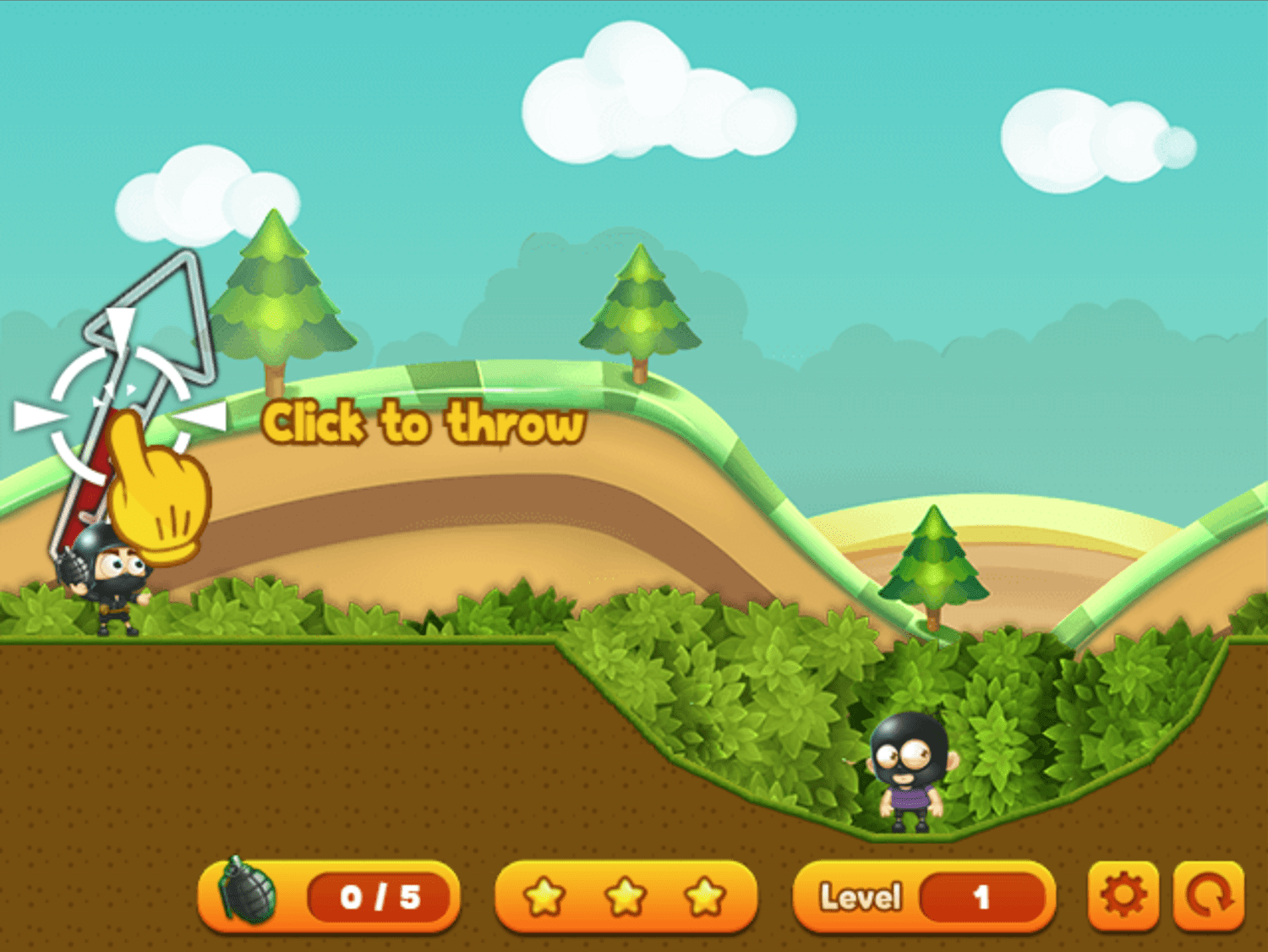This screenshot has height=952, width=1268.
Task: Click the level number 1 display
Action: coord(981,898)
